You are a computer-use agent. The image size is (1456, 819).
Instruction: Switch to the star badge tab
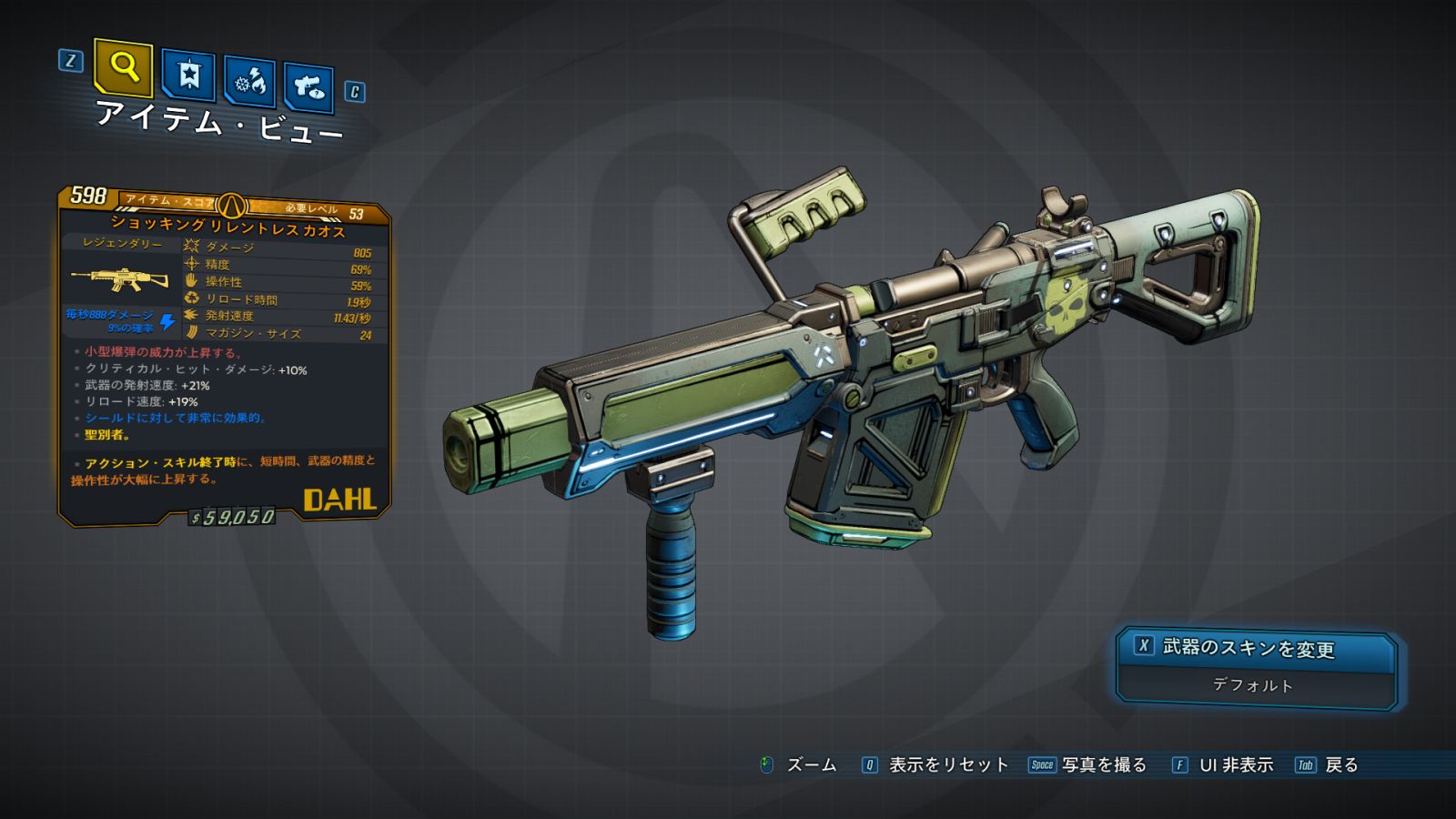(x=188, y=75)
